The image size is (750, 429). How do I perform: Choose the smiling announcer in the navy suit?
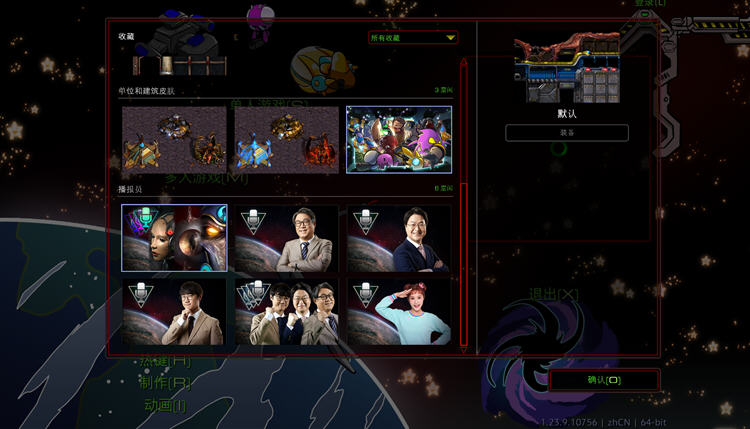point(398,238)
